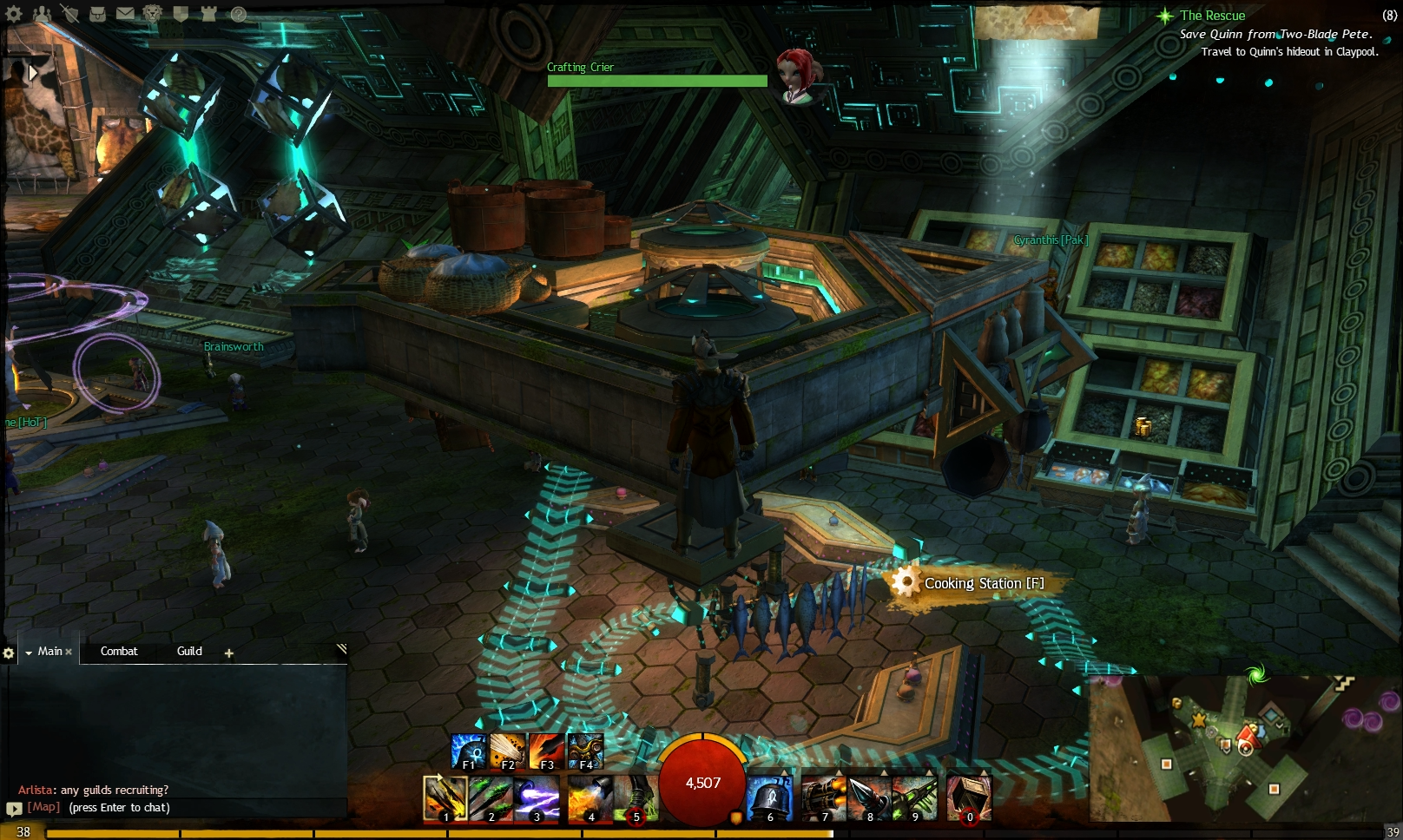The image size is (1403, 840).
Task: Activate healing skill in slot 6
Action: [770, 797]
